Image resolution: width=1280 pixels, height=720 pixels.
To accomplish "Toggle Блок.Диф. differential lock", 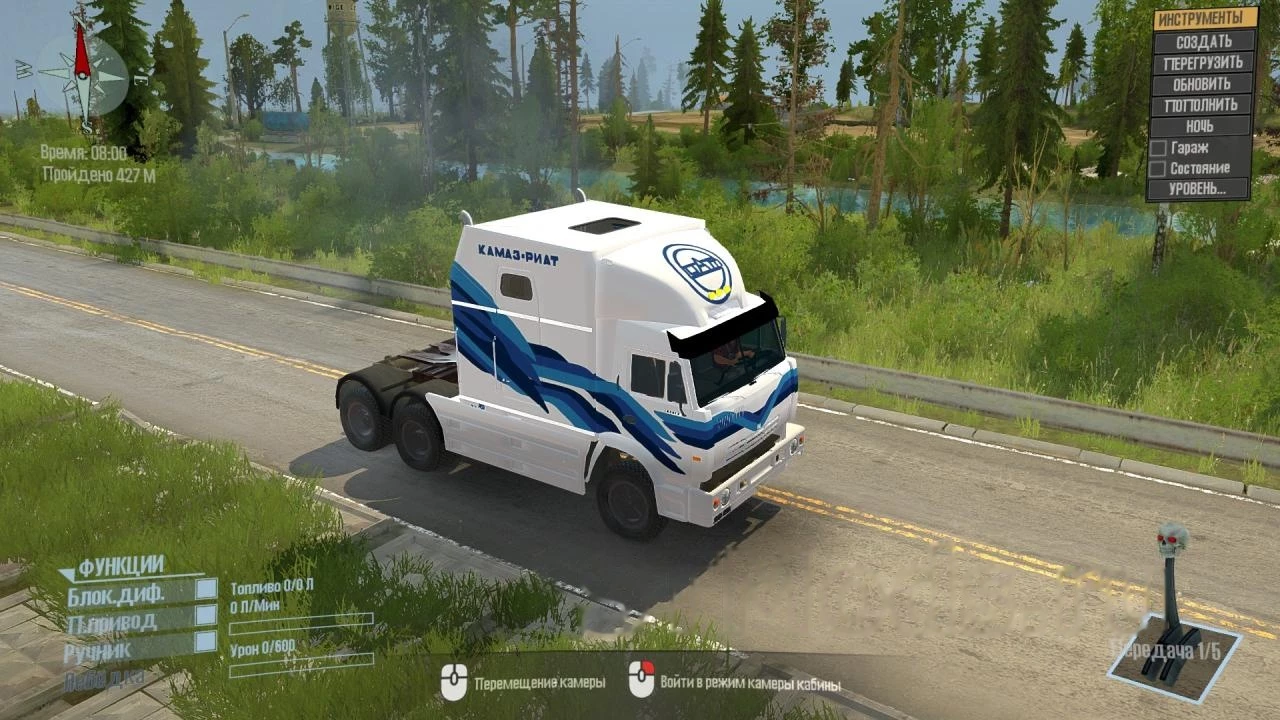I will [x=206, y=589].
